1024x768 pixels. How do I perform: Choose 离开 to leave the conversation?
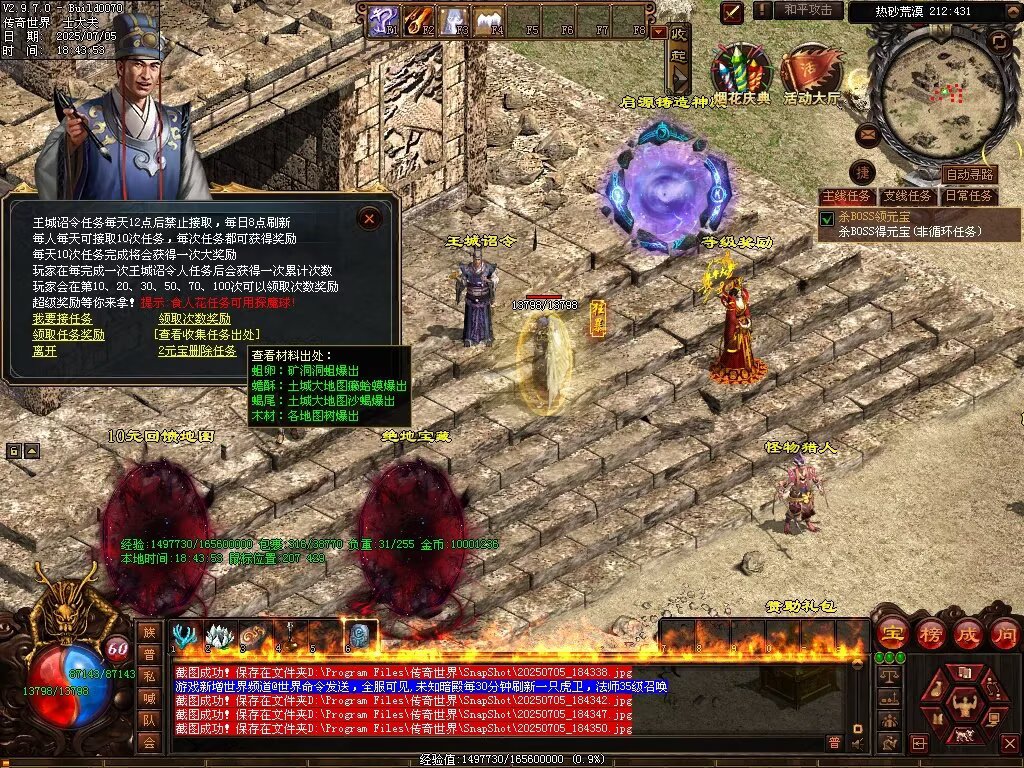tap(44, 351)
